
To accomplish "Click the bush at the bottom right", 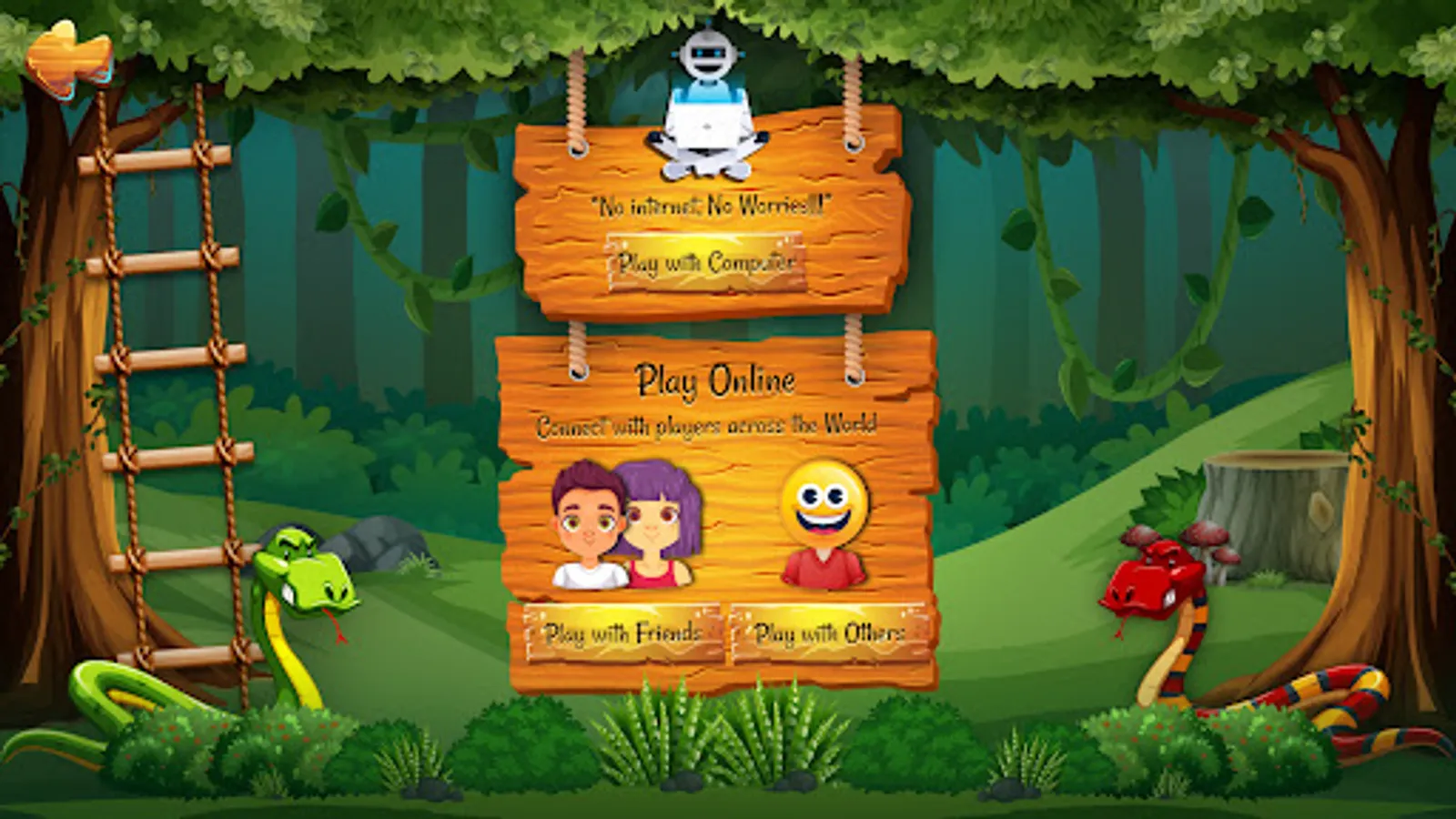I will point(1183,746).
